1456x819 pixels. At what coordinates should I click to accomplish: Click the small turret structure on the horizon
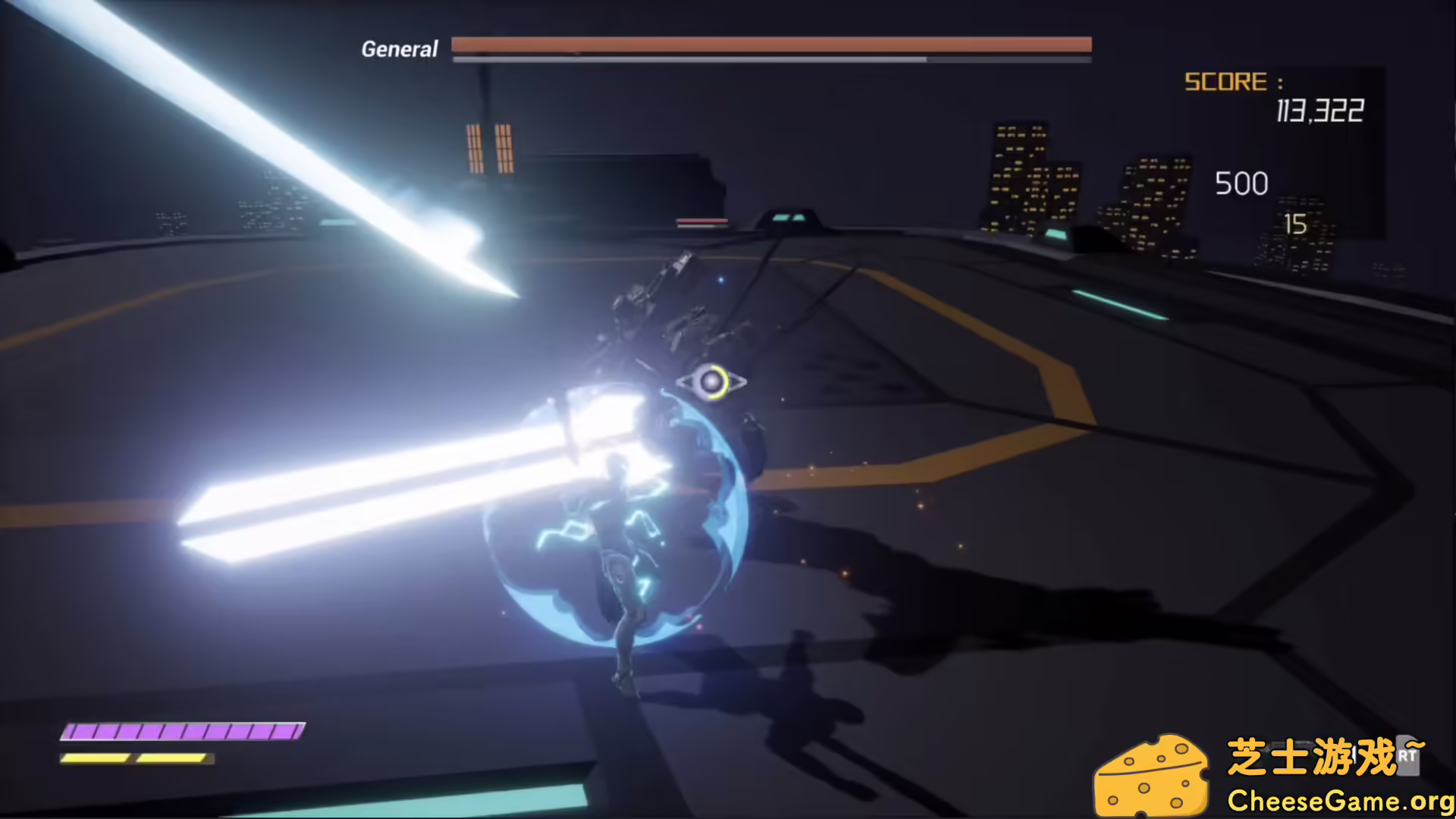(789, 218)
